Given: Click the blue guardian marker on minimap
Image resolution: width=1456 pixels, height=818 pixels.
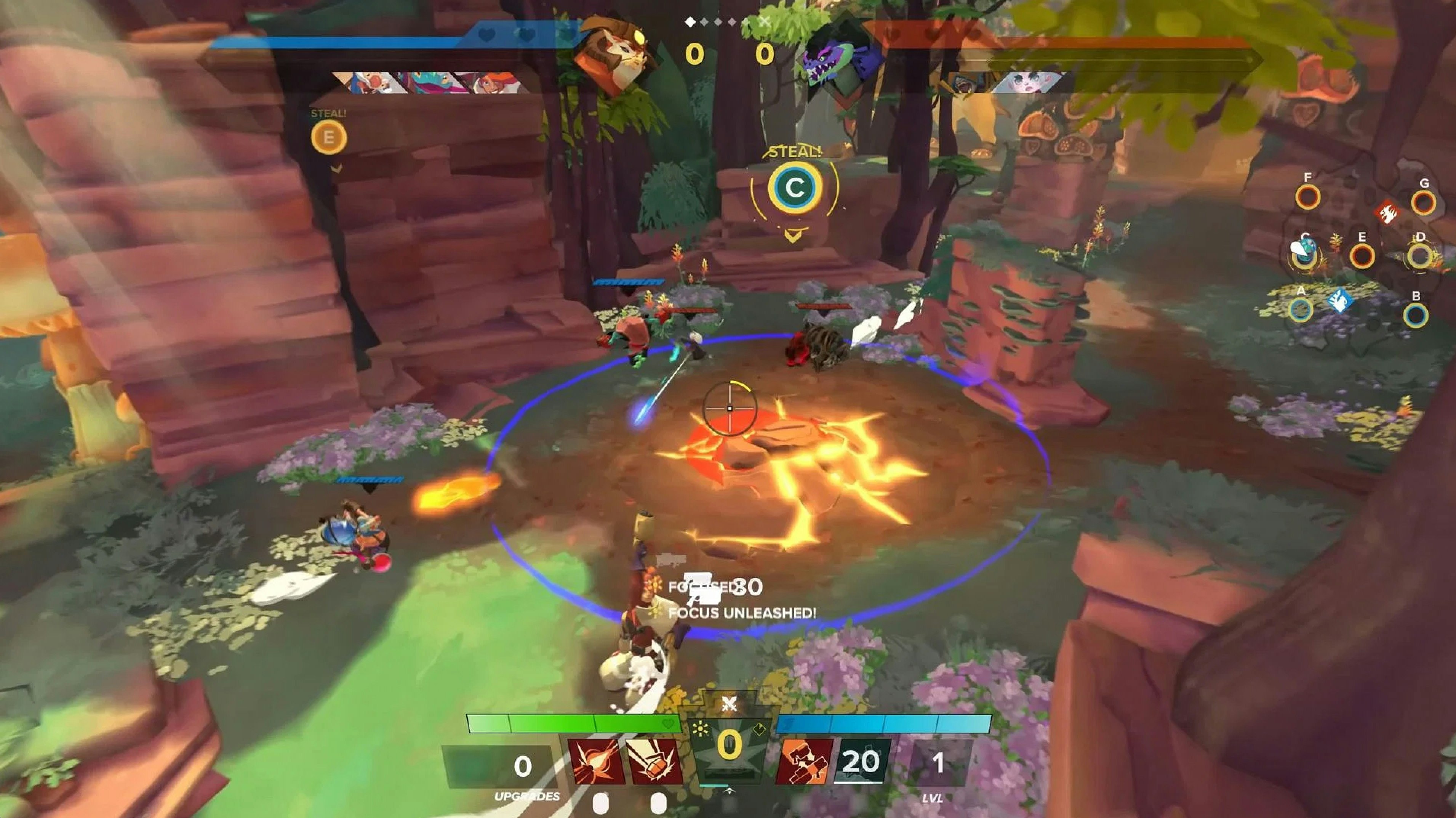Looking at the screenshot, I should (1339, 300).
